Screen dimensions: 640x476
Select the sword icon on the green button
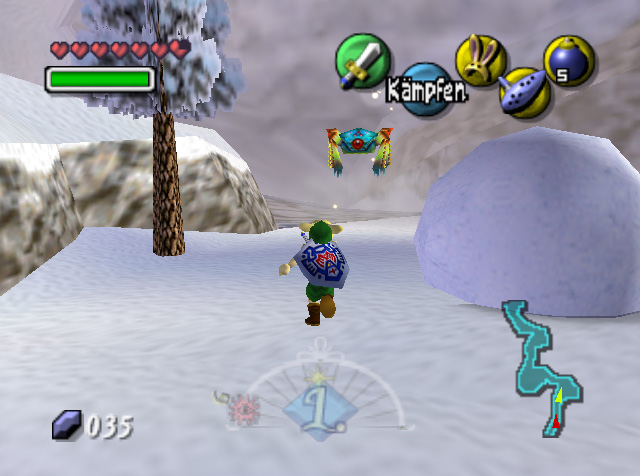(x=361, y=60)
